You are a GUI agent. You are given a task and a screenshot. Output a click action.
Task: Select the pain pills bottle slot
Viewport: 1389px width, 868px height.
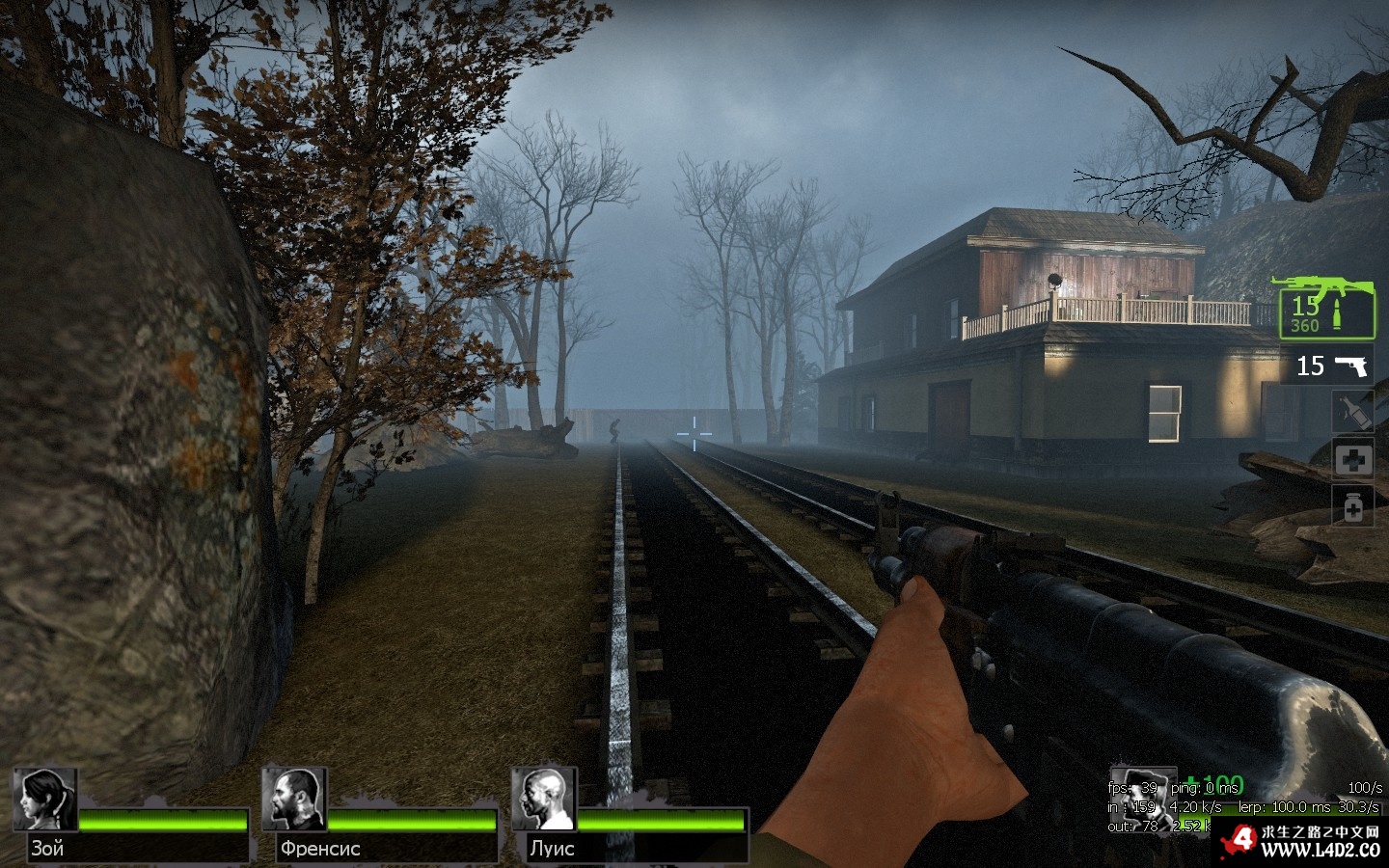(1352, 505)
